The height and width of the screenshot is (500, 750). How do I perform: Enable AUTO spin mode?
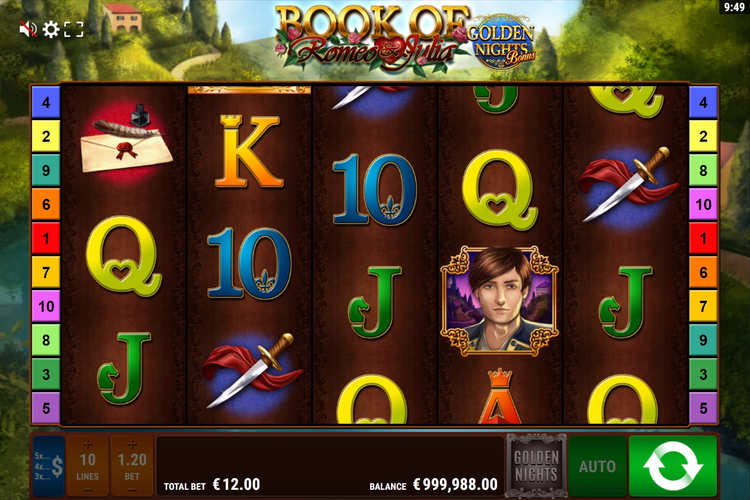tap(597, 466)
